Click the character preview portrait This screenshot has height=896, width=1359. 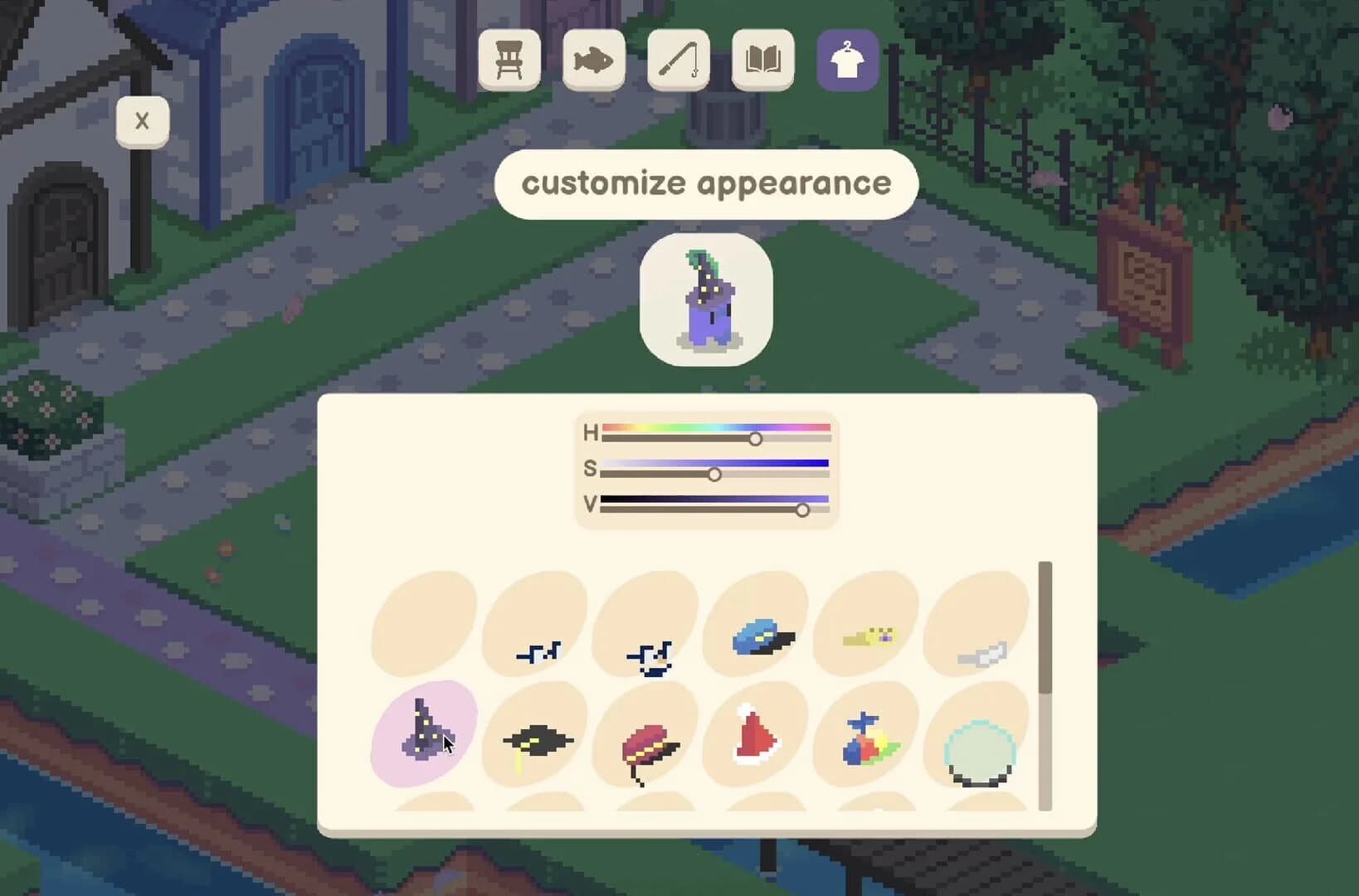(705, 299)
